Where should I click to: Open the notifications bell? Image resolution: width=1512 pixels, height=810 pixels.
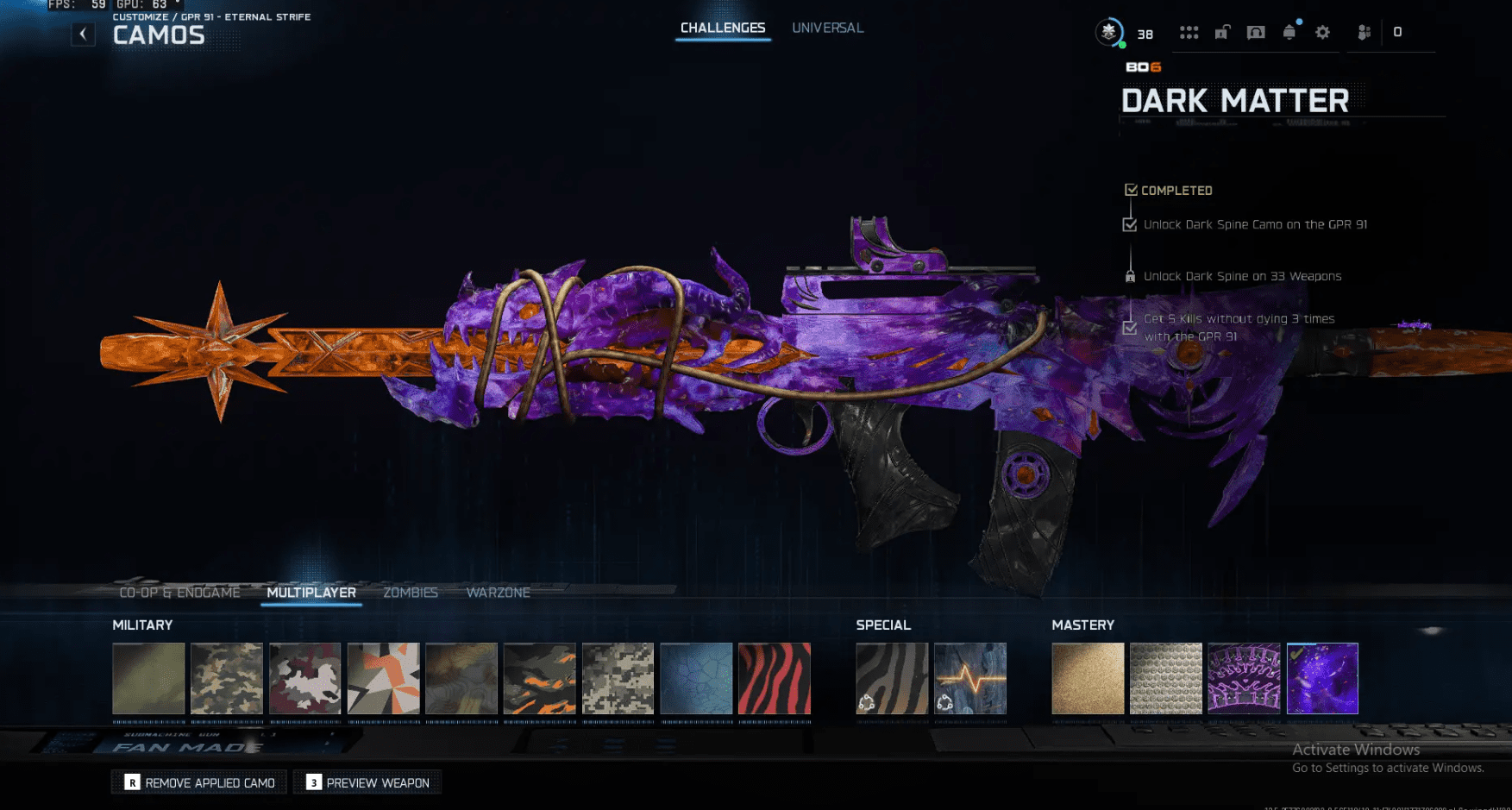1289,33
